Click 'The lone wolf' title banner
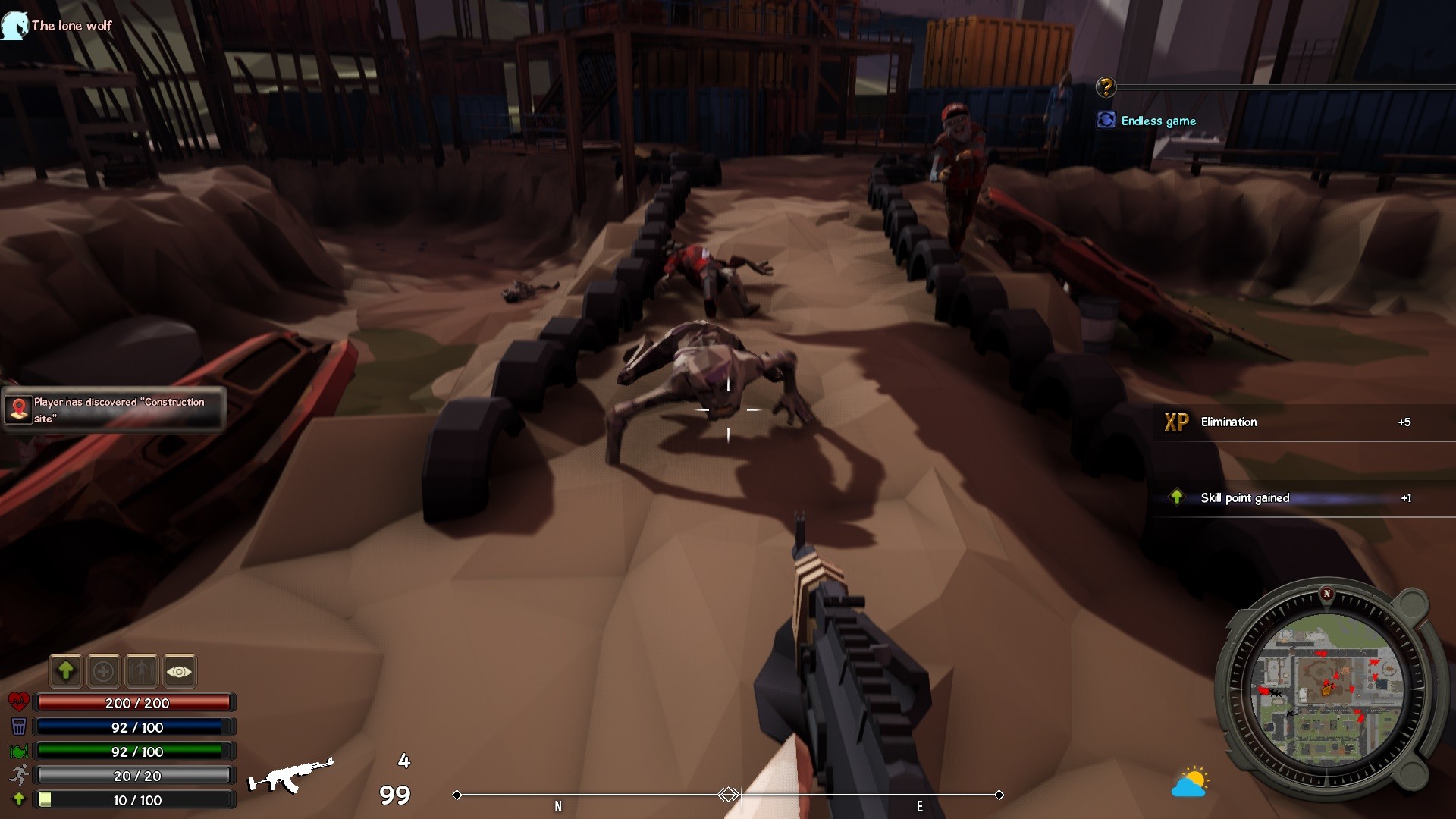Viewport: 1456px width, 819px height. click(x=70, y=25)
